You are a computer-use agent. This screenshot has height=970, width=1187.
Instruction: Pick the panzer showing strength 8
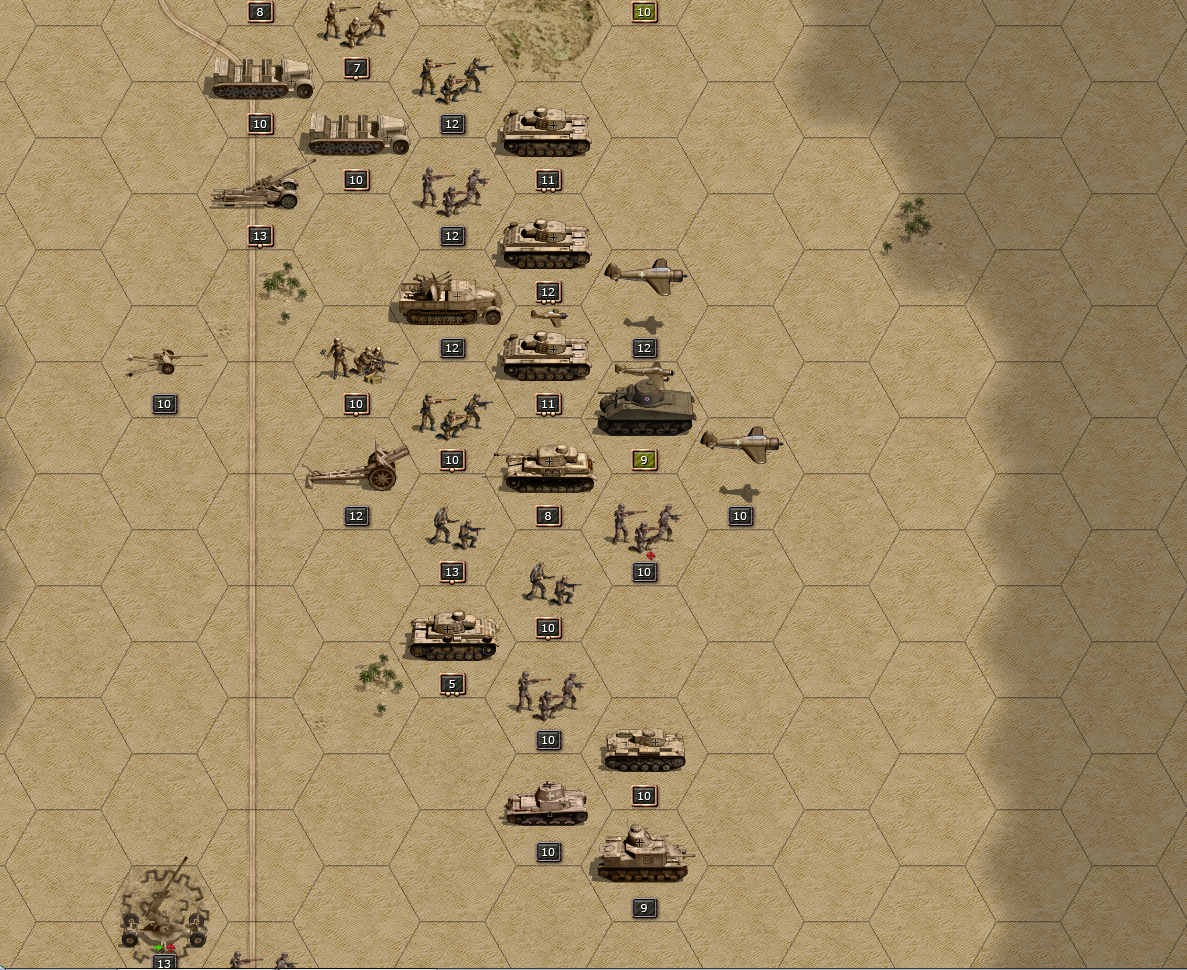pos(548,468)
